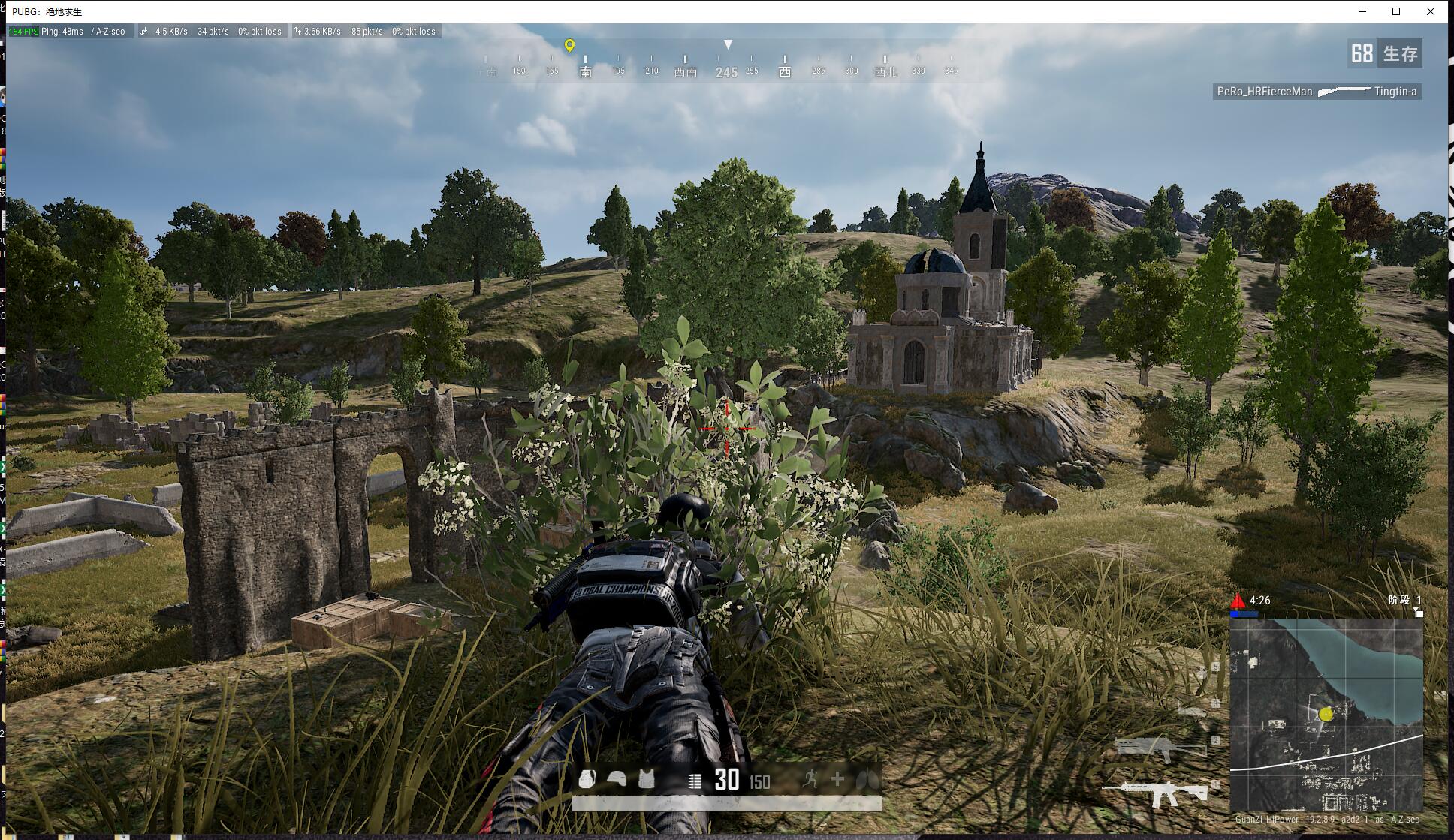Image resolution: width=1454 pixels, height=840 pixels.
Task: Click the yellow marker on the compass
Action: (x=569, y=46)
